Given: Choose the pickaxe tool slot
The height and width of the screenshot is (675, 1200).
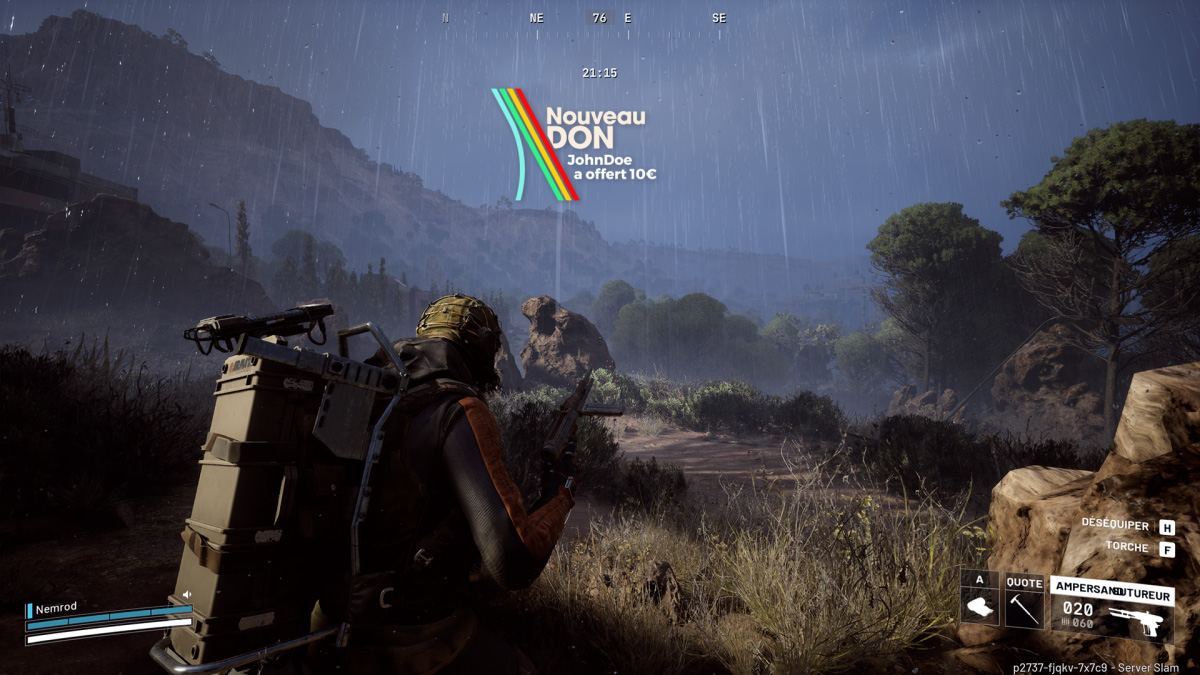Looking at the screenshot, I should click(x=1024, y=605).
